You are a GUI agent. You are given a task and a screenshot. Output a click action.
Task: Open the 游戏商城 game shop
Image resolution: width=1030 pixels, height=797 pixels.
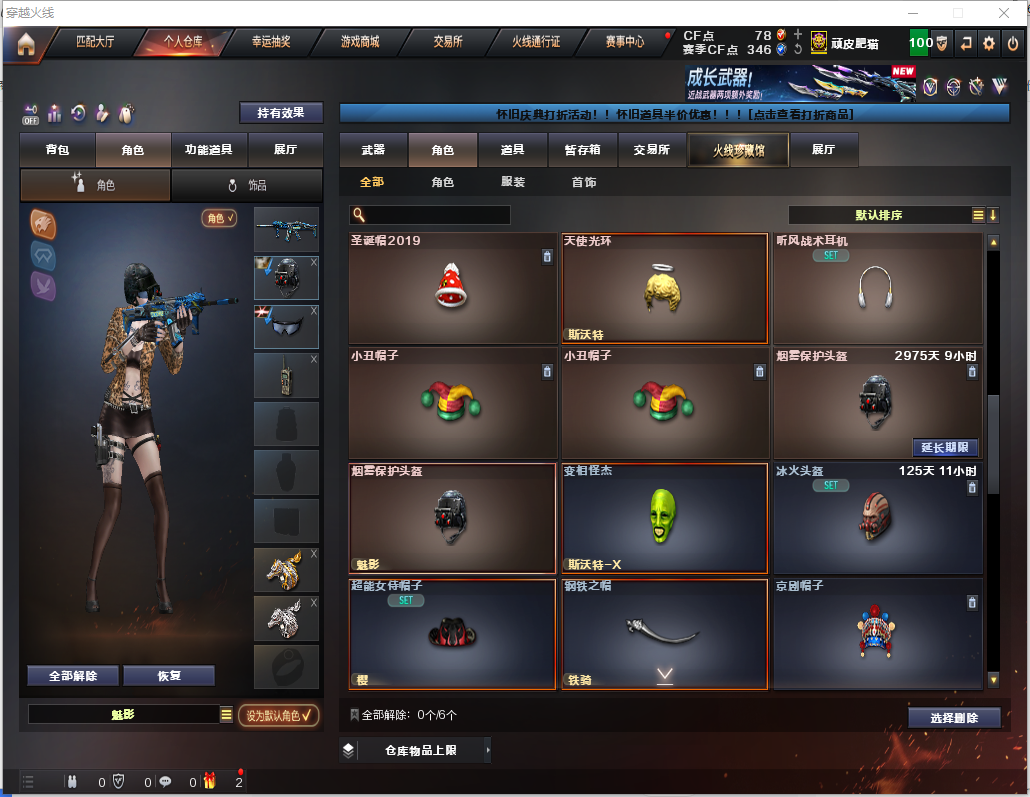pos(359,42)
